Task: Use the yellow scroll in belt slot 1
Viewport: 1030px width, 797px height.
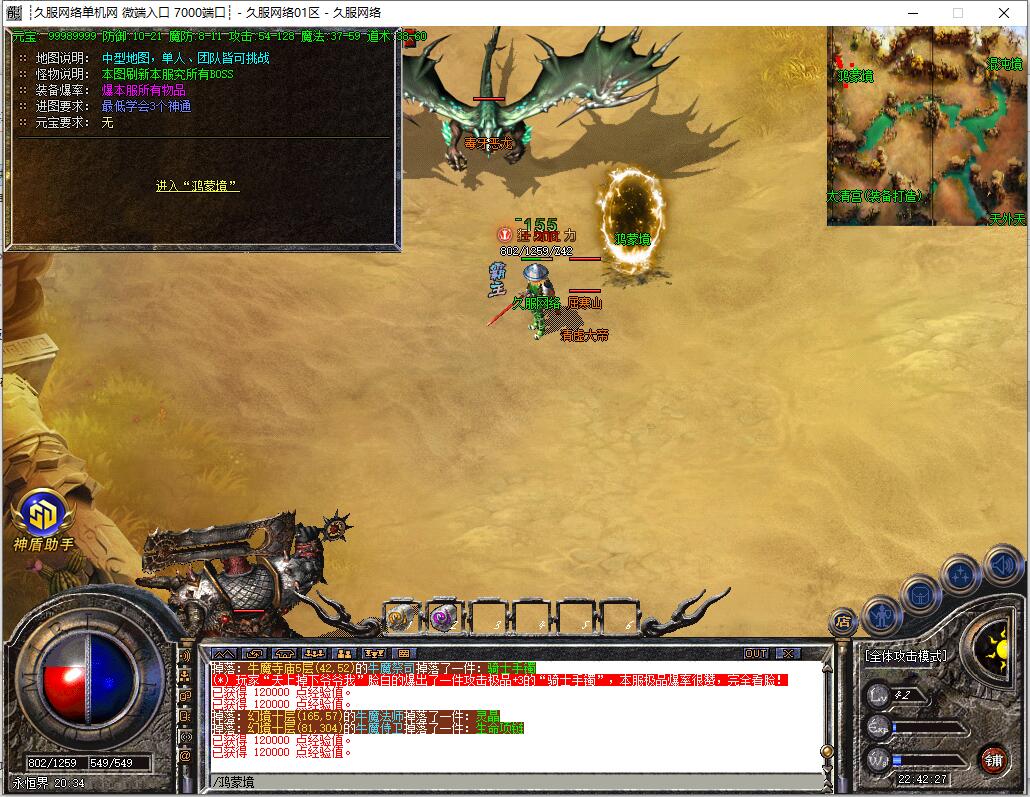Action: click(402, 619)
